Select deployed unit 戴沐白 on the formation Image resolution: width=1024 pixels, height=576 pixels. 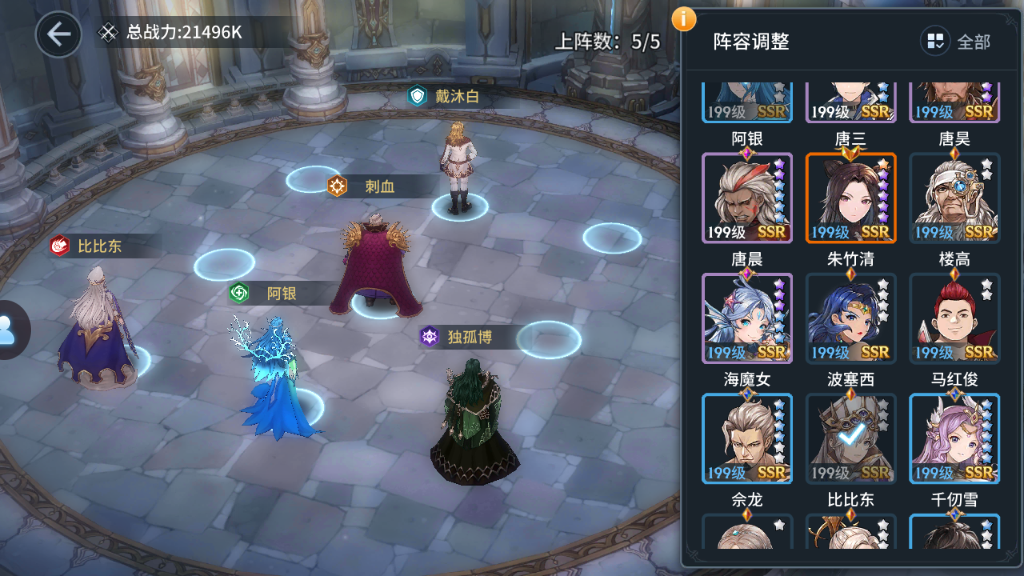[458, 165]
